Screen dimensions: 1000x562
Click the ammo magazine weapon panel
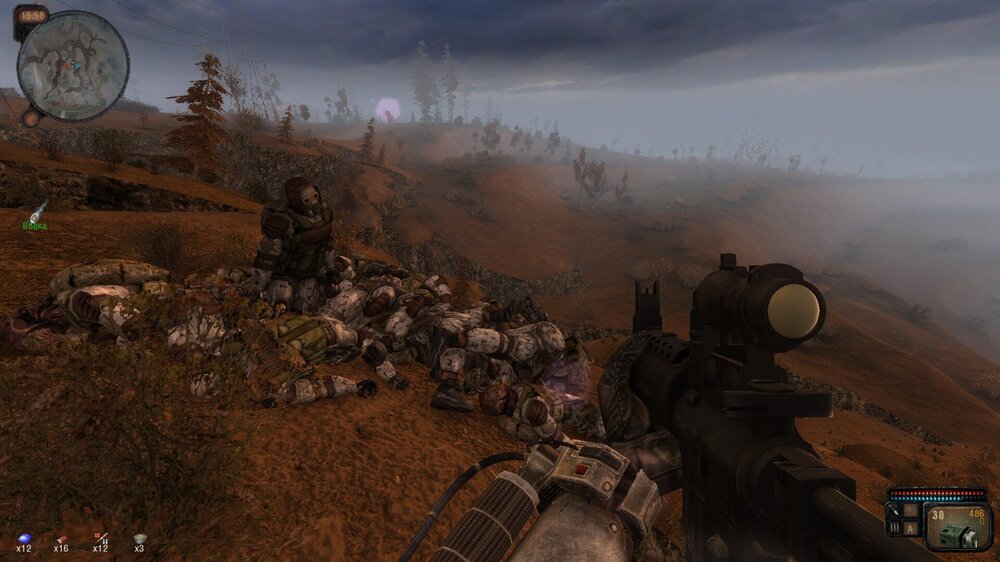click(957, 527)
